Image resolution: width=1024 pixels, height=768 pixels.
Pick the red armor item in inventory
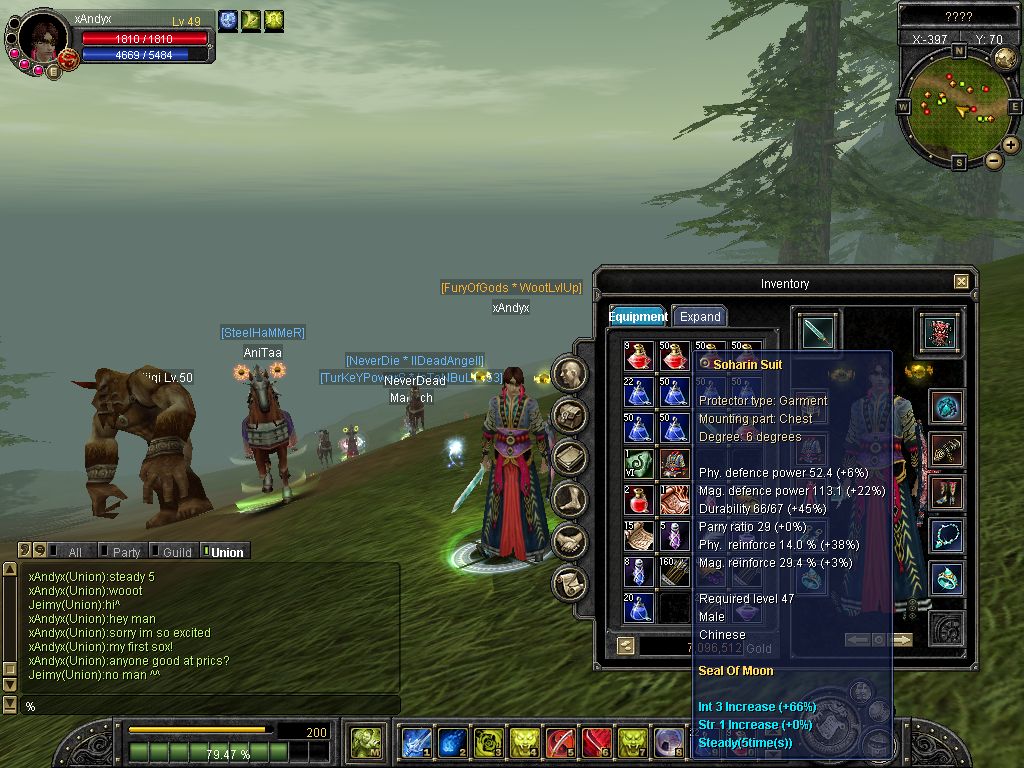coord(674,463)
